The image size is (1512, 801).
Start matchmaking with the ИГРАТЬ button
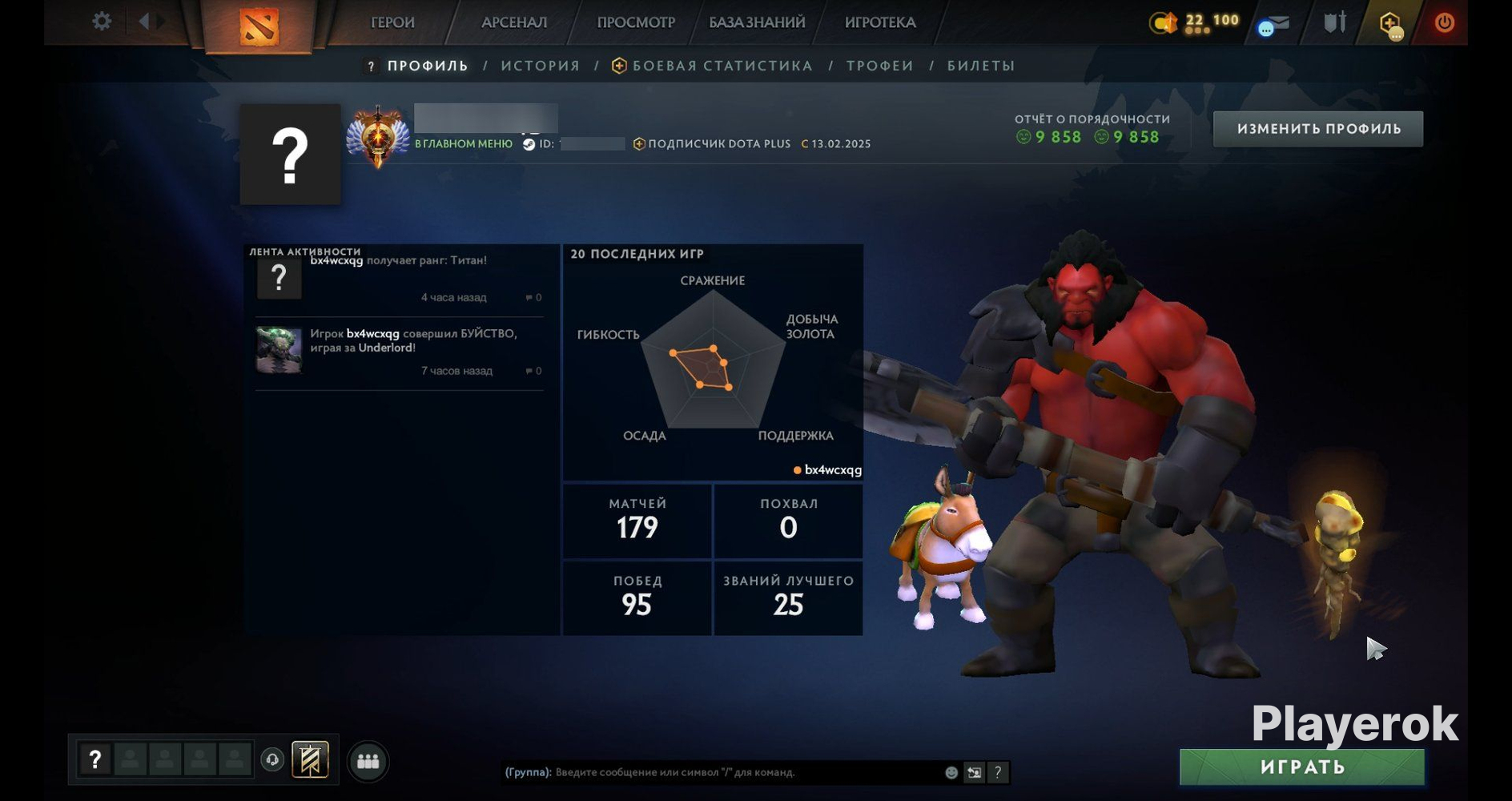(x=1302, y=767)
